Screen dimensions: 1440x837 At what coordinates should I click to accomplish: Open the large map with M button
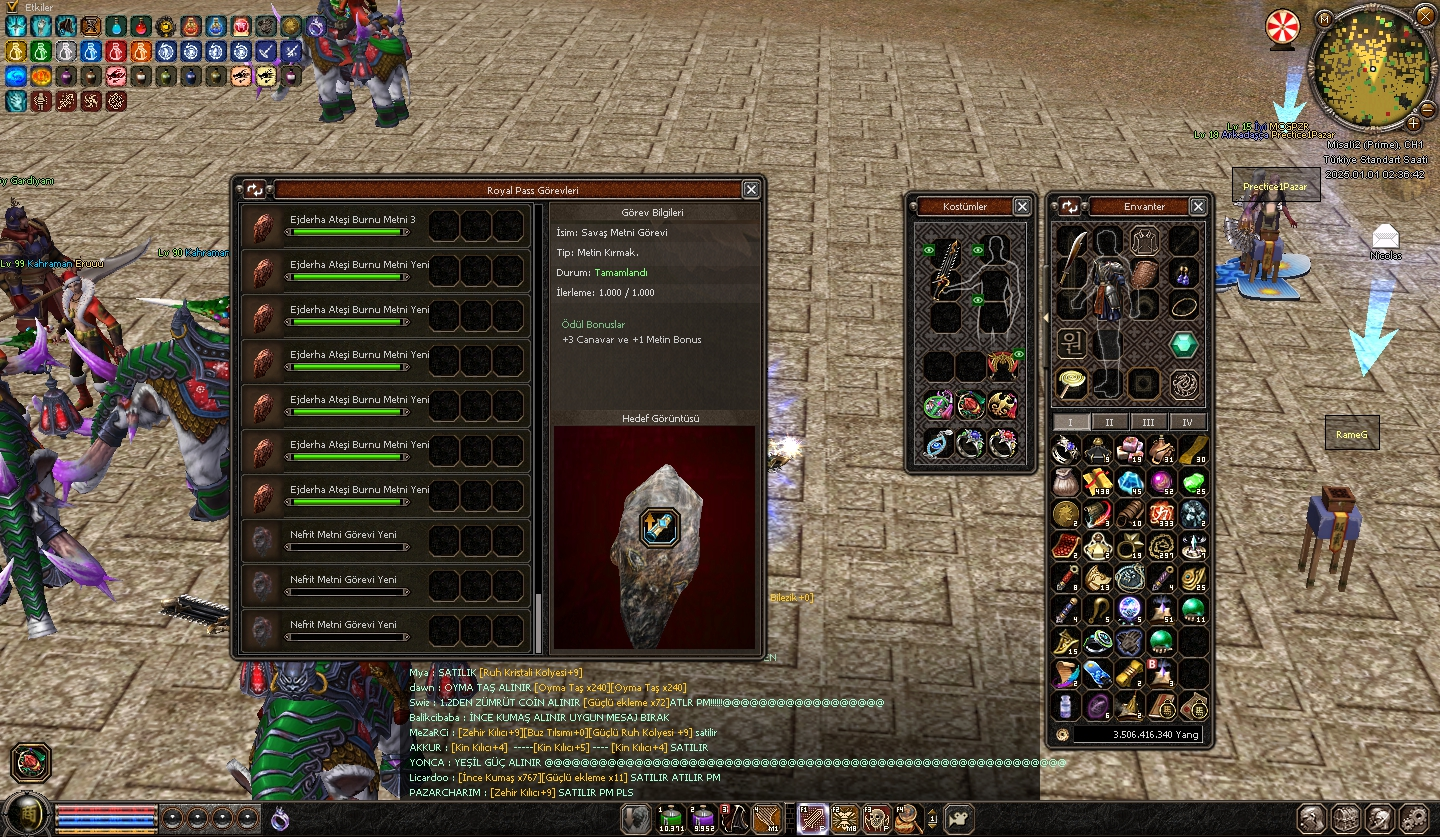tap(1324, 19)
